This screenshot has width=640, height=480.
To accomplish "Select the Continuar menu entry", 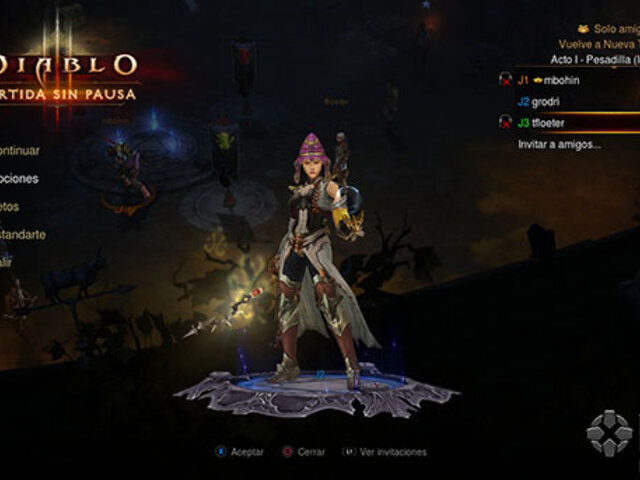I will (x=20, y=151).
